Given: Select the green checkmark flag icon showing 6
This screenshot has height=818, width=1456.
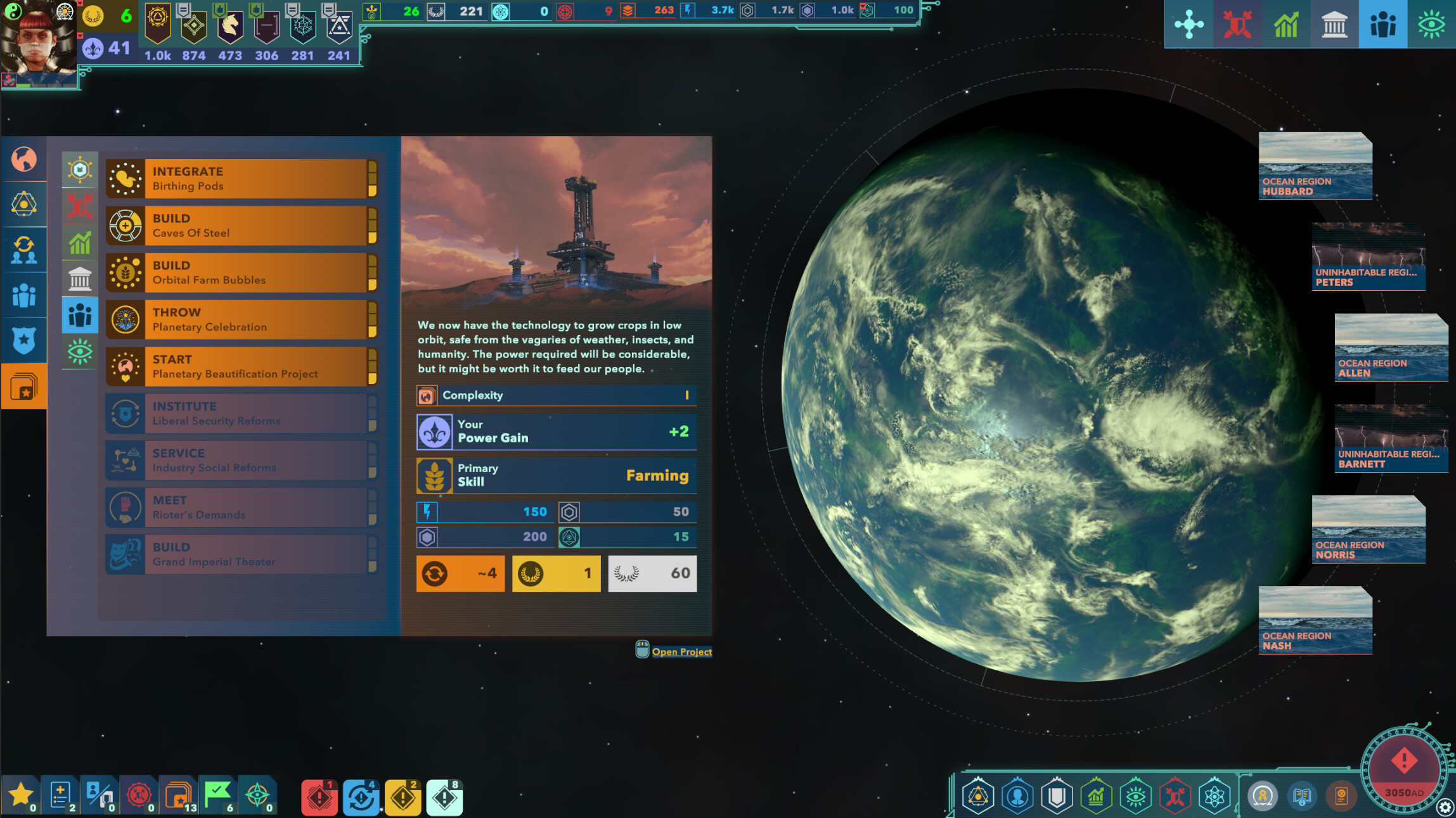Looking at the screenshot, I should tap(217, 793).
